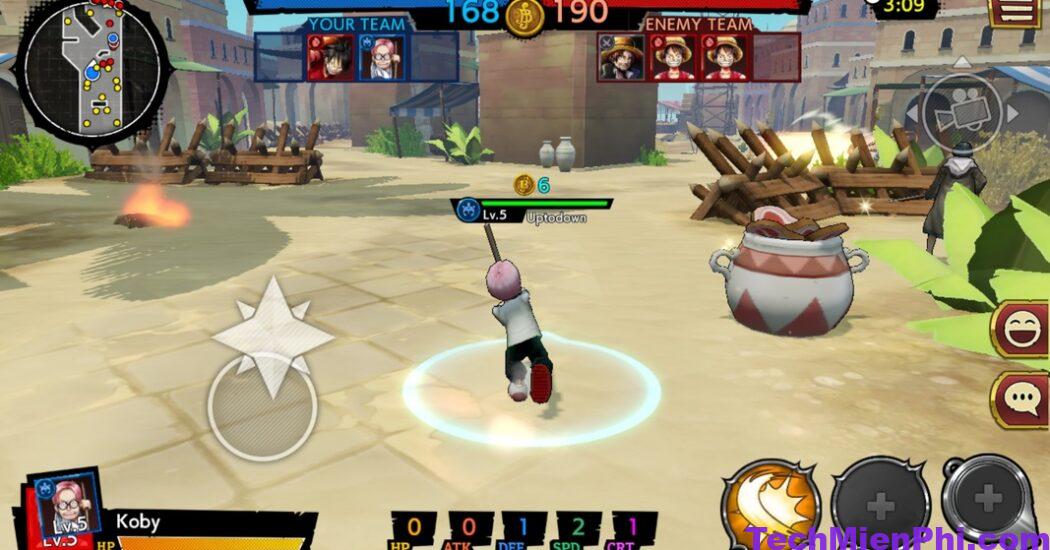Open the hamburger menu button
1050x550 pixels.
click(x=1015, y=11)
